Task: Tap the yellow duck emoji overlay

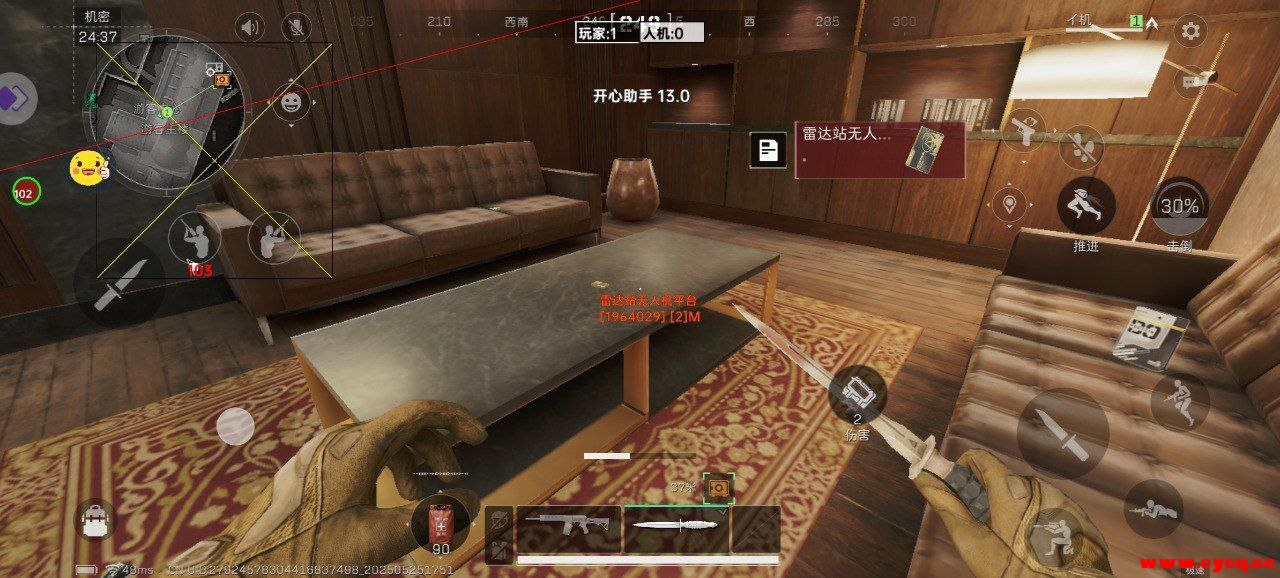Action: (x=88, y=168)
